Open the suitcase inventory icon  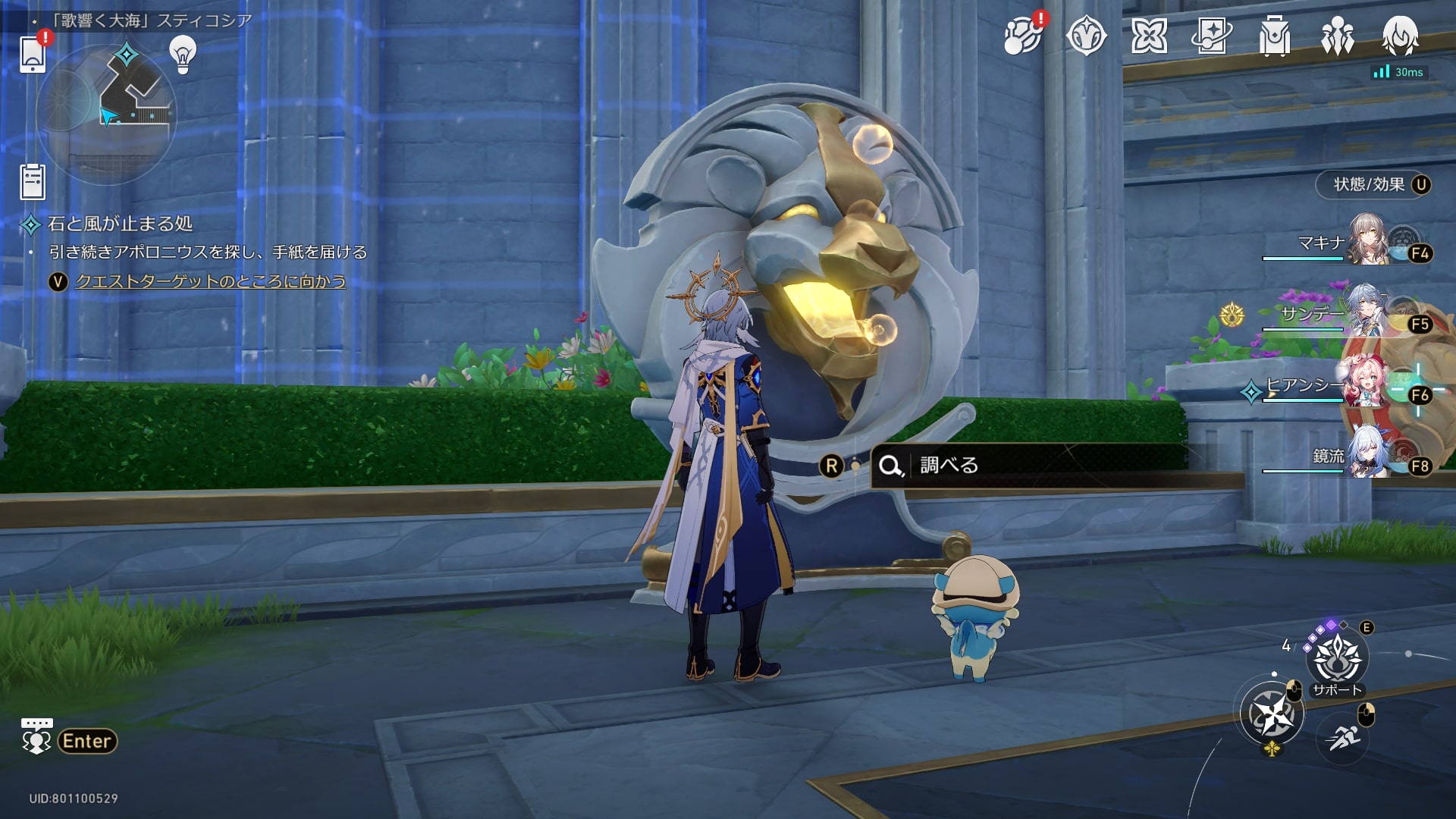point(1274,36)
